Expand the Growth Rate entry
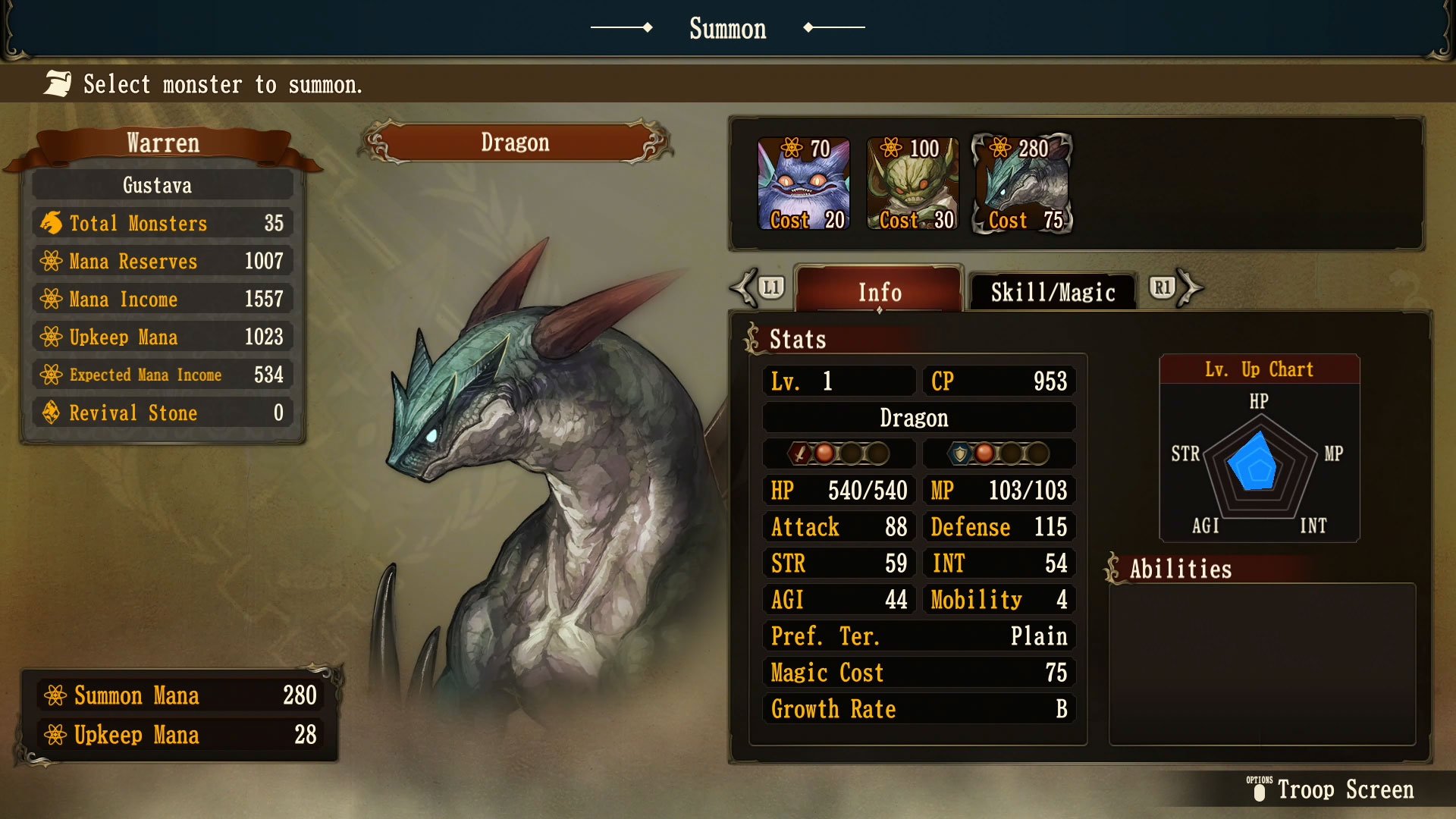Screen dimensions: 1456x819 tap(918, 709)
